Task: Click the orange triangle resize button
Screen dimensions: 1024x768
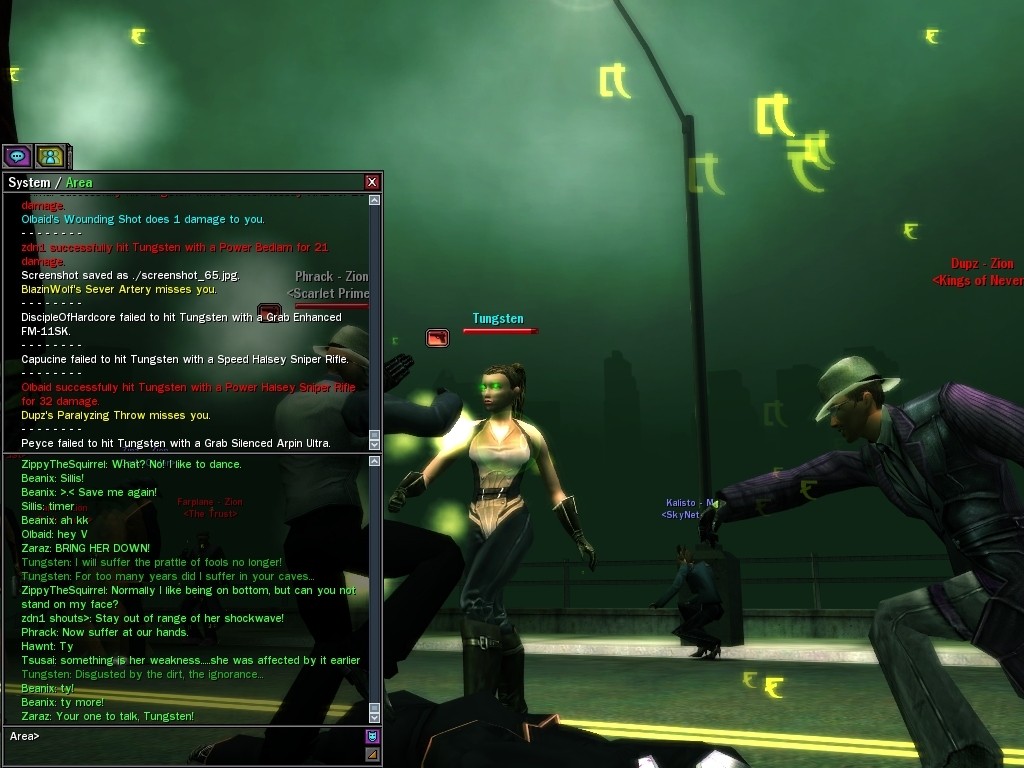Action: coord(372,754)
